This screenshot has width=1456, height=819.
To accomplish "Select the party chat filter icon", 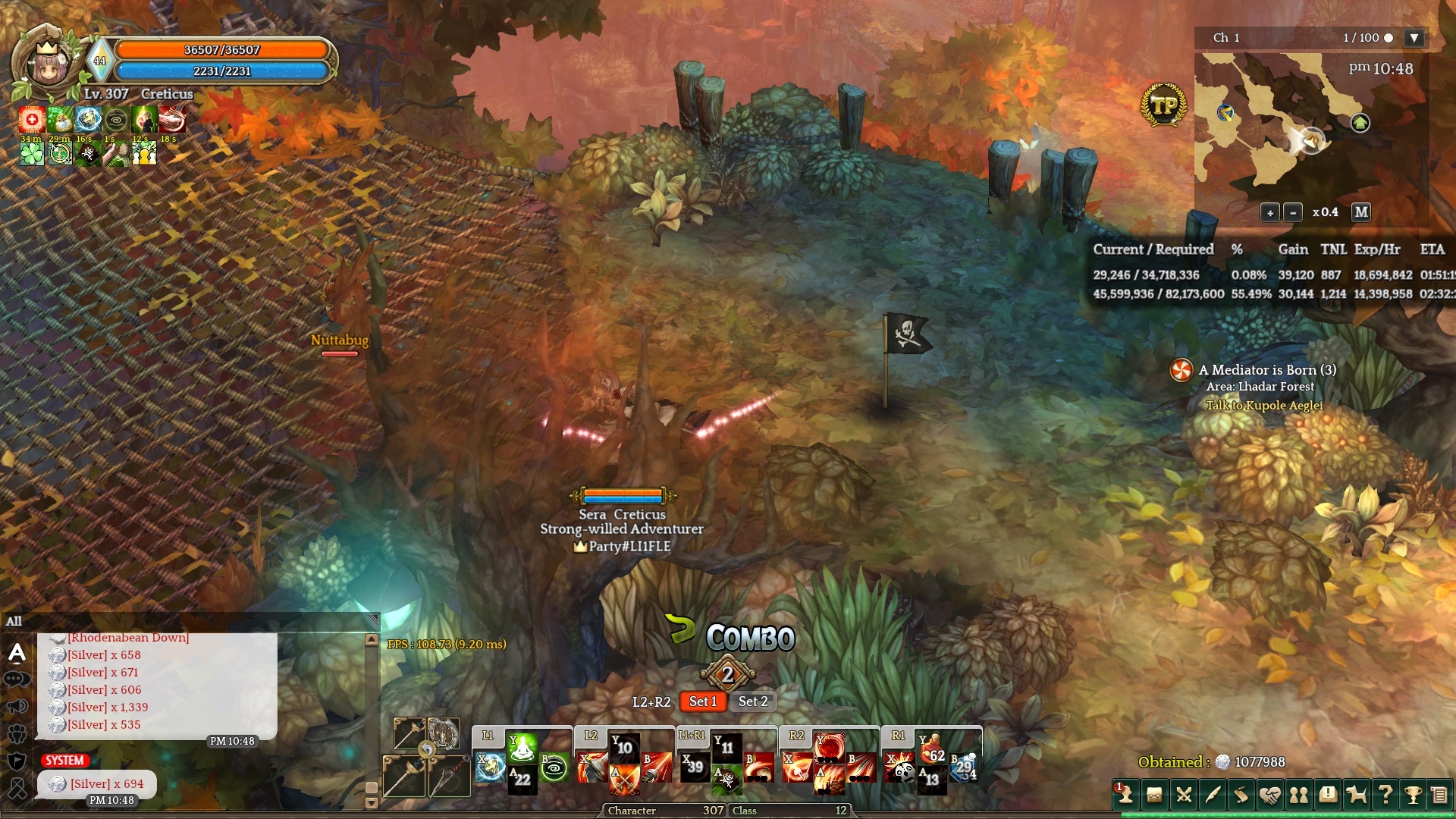I will (17, 733).
